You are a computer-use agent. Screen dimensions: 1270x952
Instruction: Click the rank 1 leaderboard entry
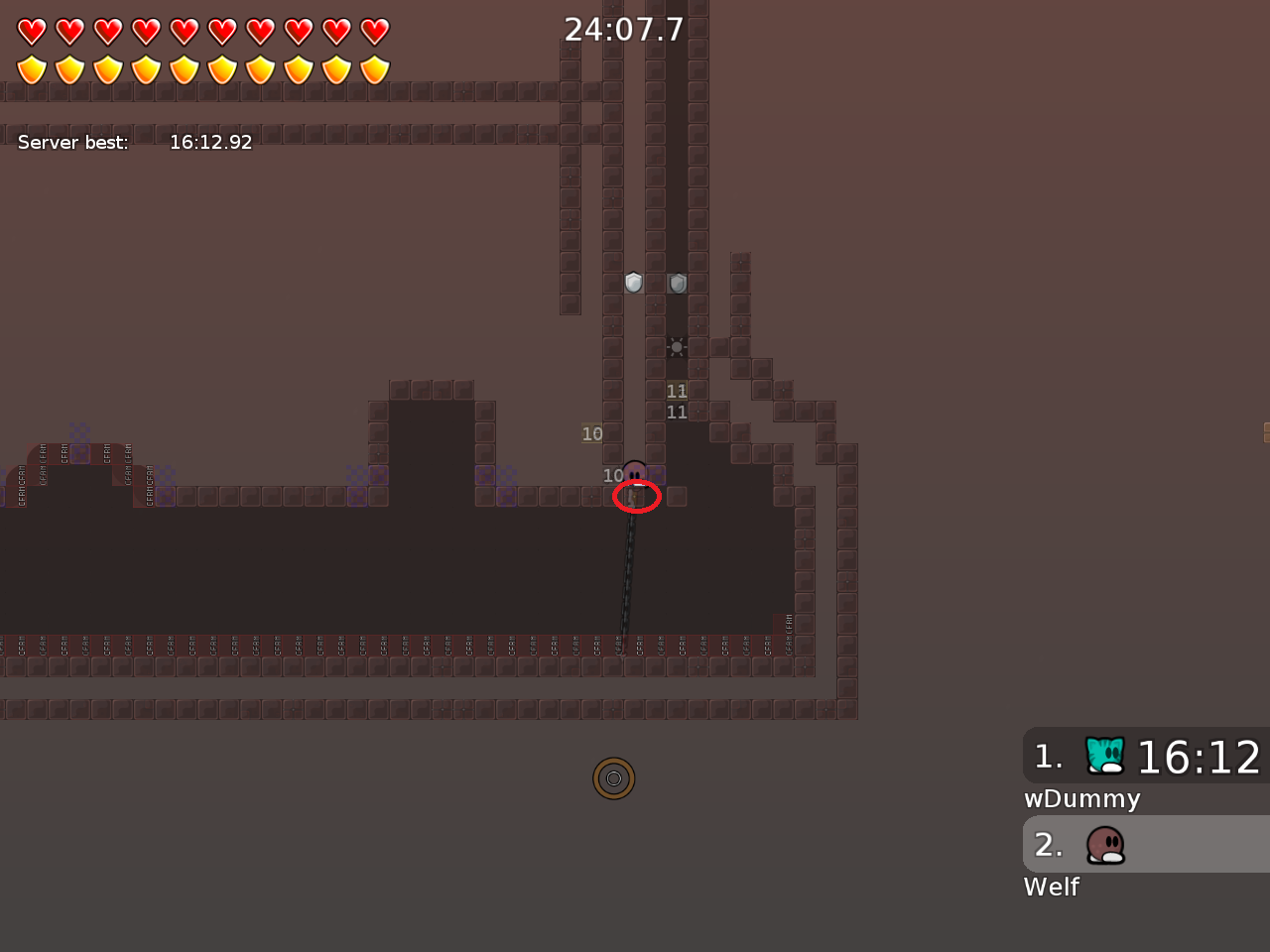pos(1141,756)
